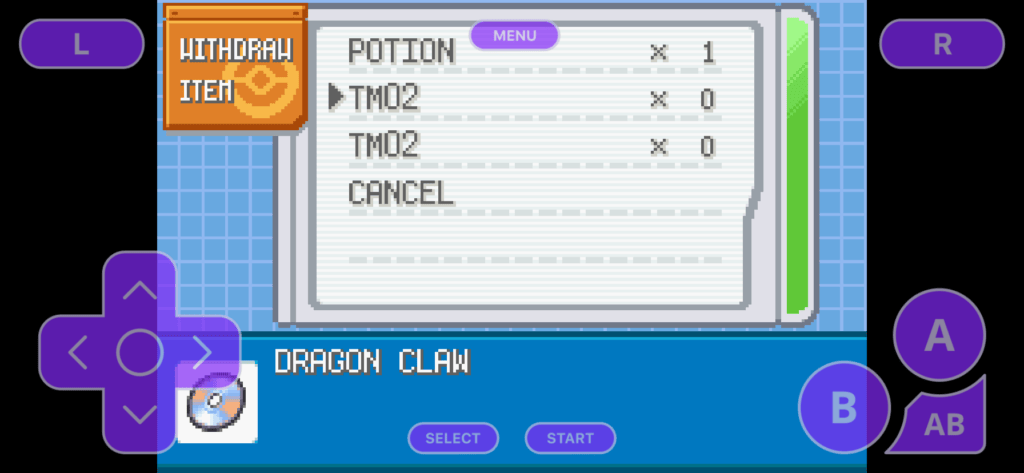1024x473 pixels.
Task: Open the emulator MENU pill button
Action: (x=514, y=36)
